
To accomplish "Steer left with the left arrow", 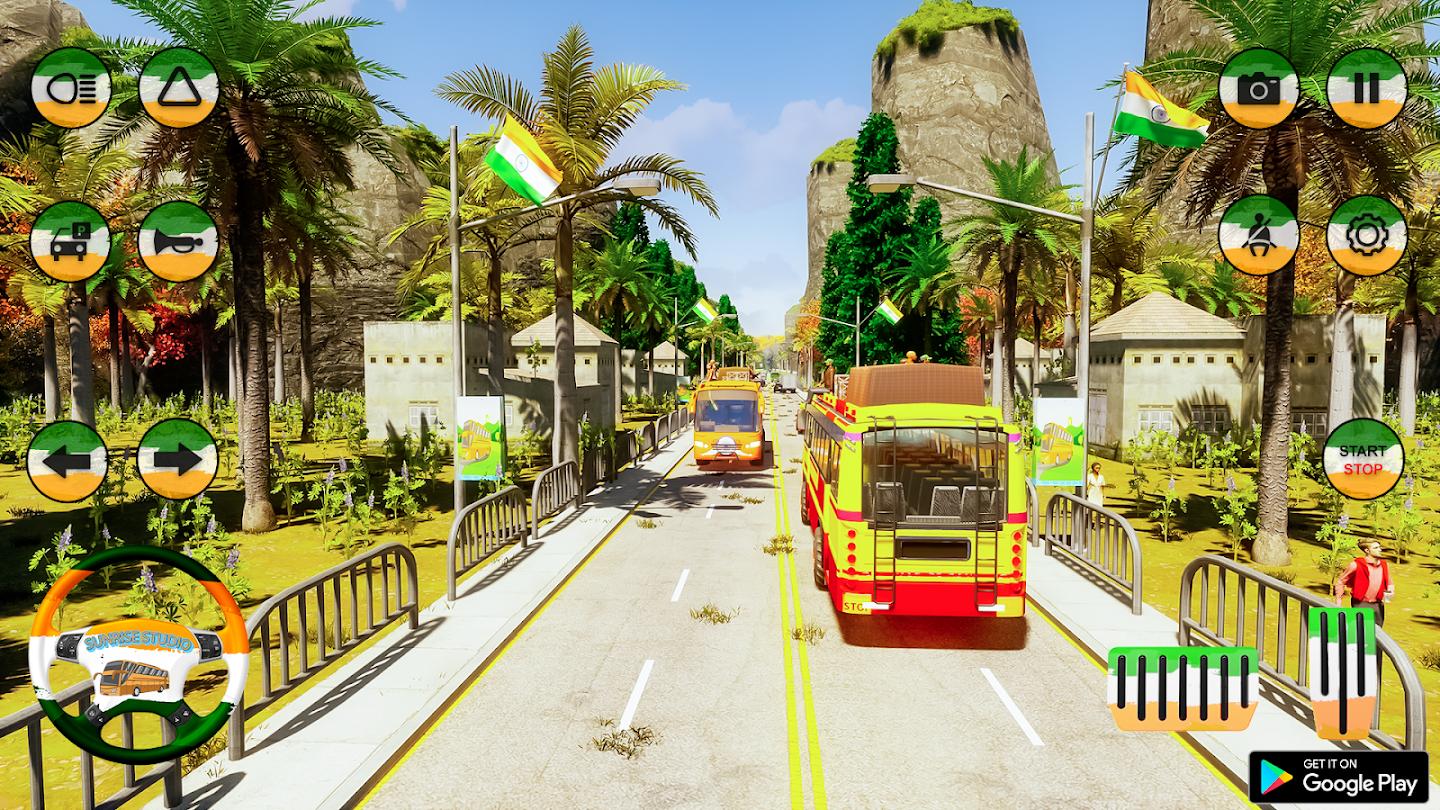I will click(67, 461).
